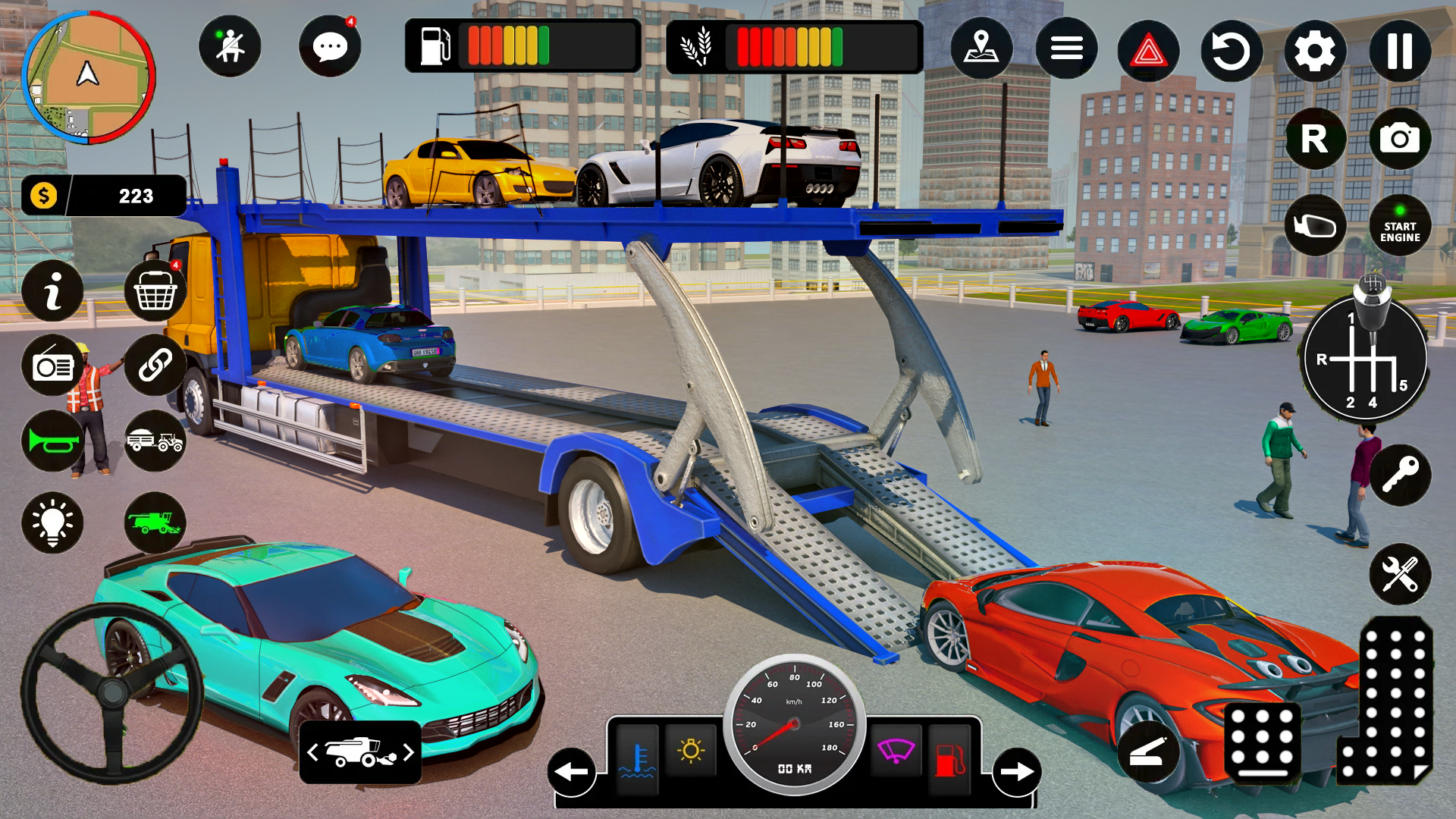
Task: Enable the seatbelt toggle at top
Action: [230, 47]
